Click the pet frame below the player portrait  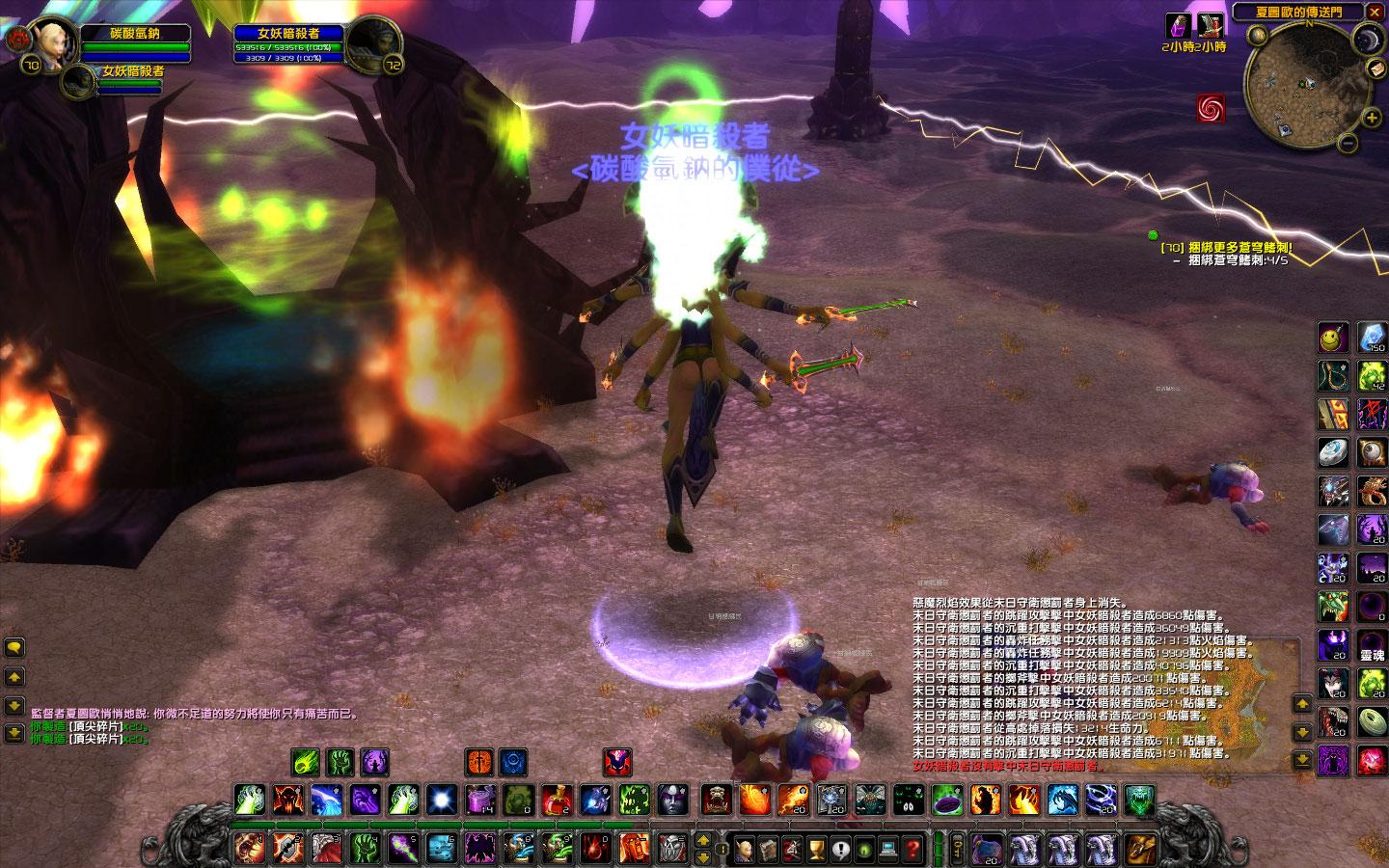click(x=80, y=80)
